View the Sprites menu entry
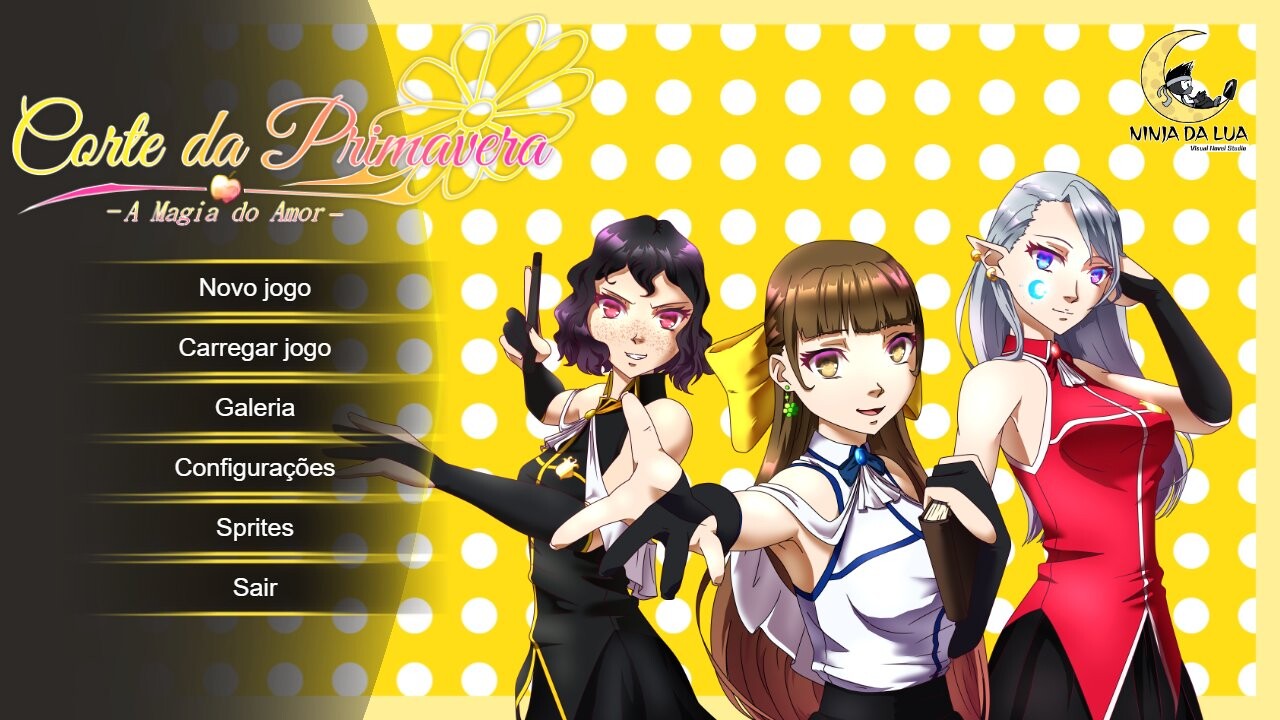Viewport: 1280px width, 720px height. tap(256, 527)
